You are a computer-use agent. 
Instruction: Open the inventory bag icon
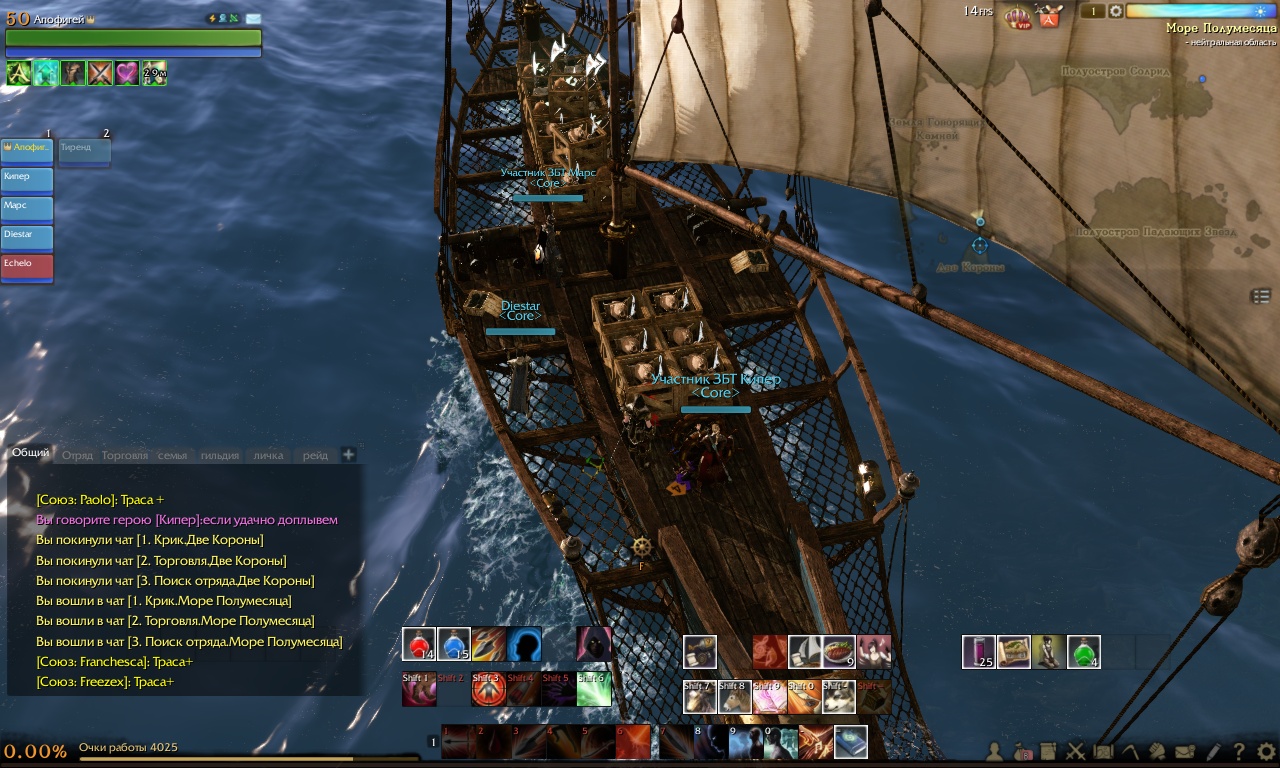pyautogui.click(x=1021, y=751)
